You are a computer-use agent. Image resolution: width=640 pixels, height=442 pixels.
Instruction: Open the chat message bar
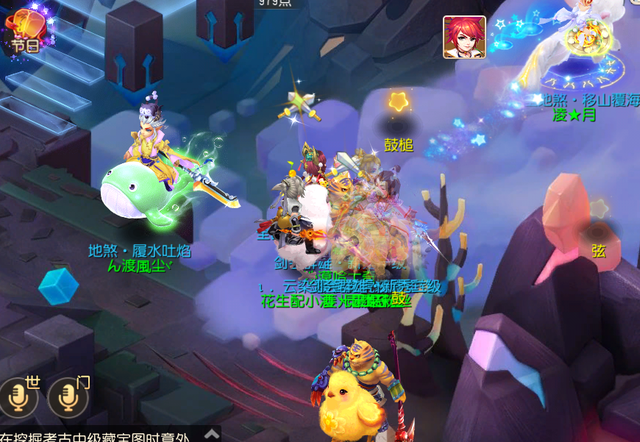tap(100, 434)
